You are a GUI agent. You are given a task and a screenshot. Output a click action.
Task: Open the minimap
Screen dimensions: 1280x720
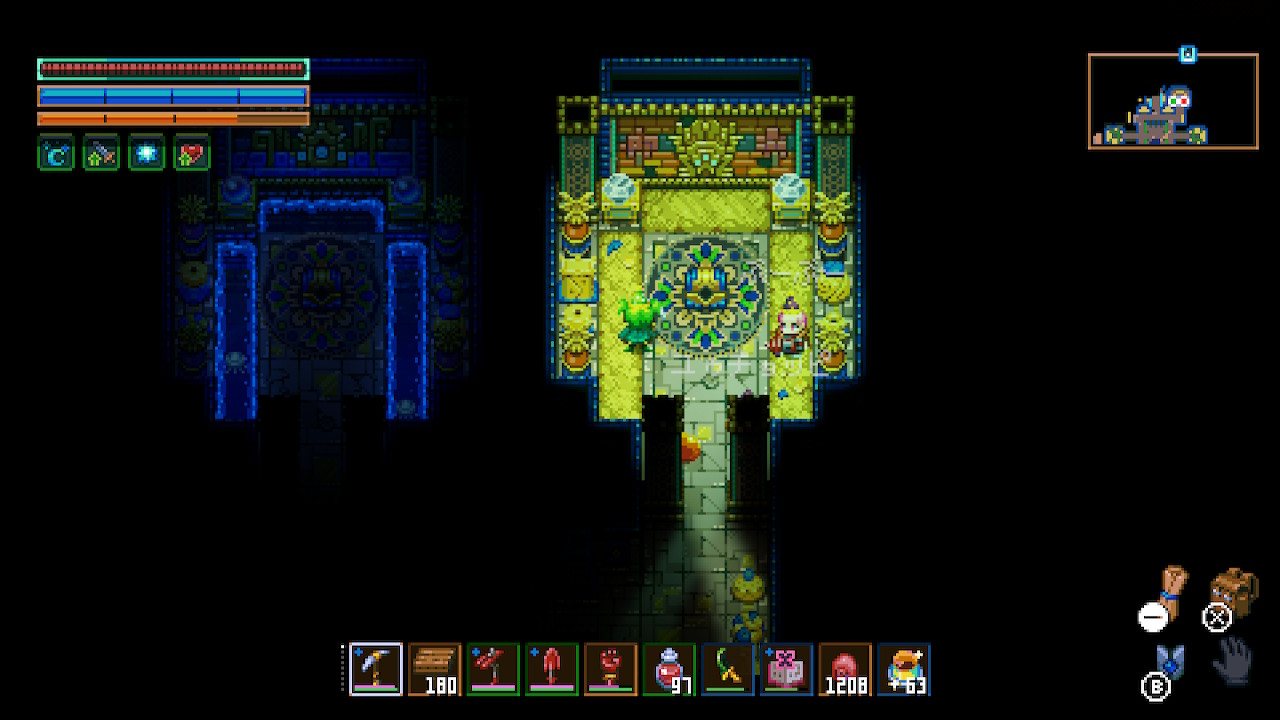point(1173,101)
